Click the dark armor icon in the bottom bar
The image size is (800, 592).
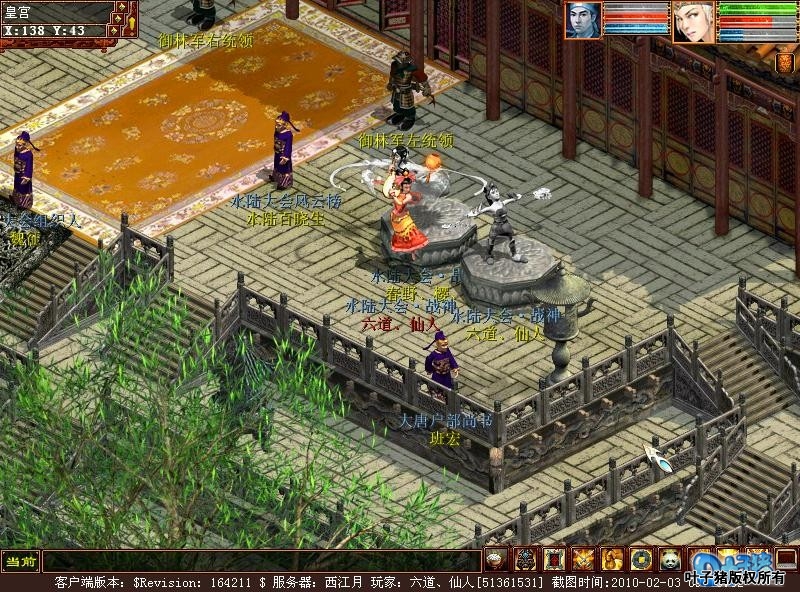(524, 559)
